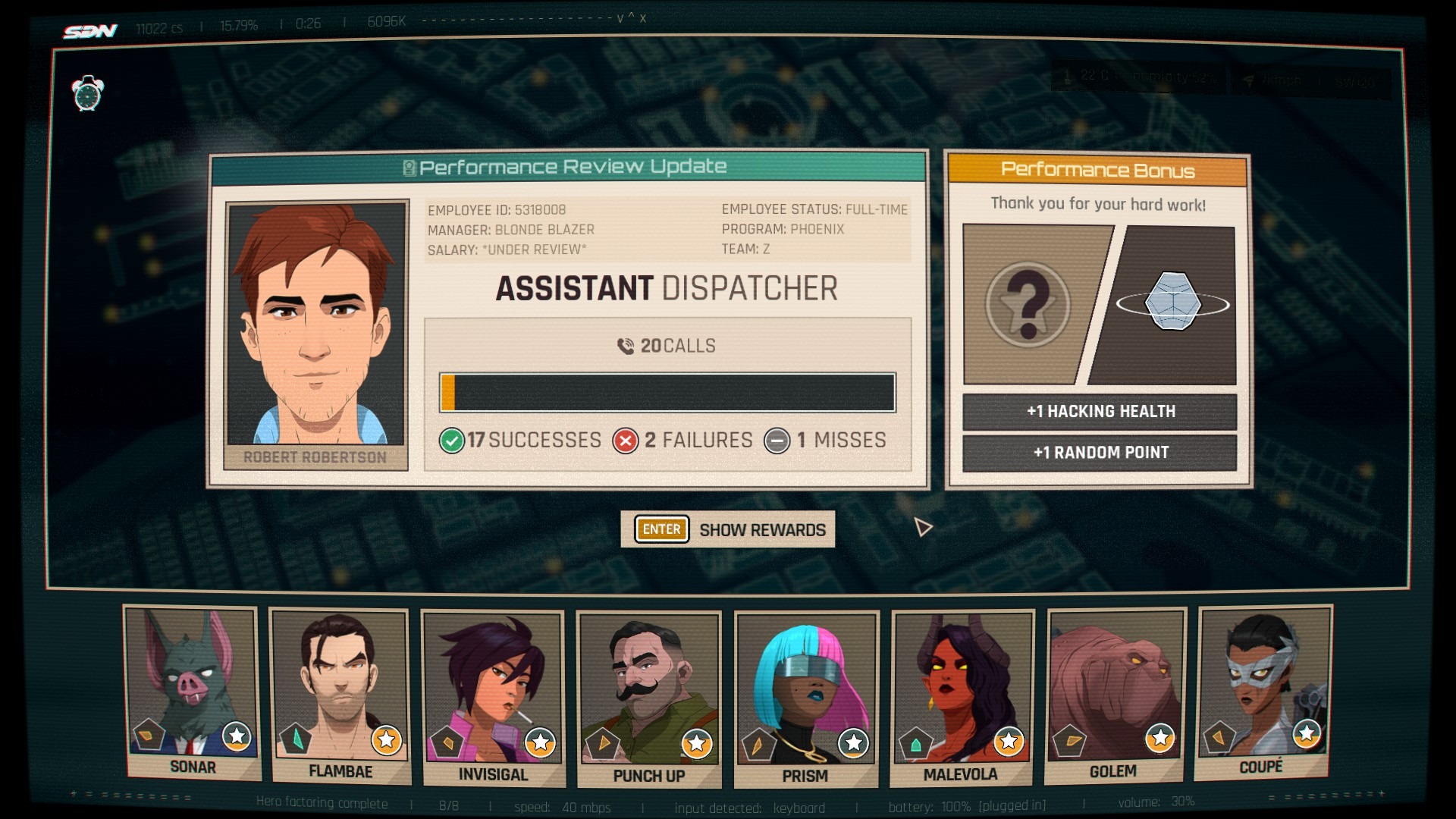
Task: Click the Show Rewards button
Action: pyautogui.click(x=728, y=529)
